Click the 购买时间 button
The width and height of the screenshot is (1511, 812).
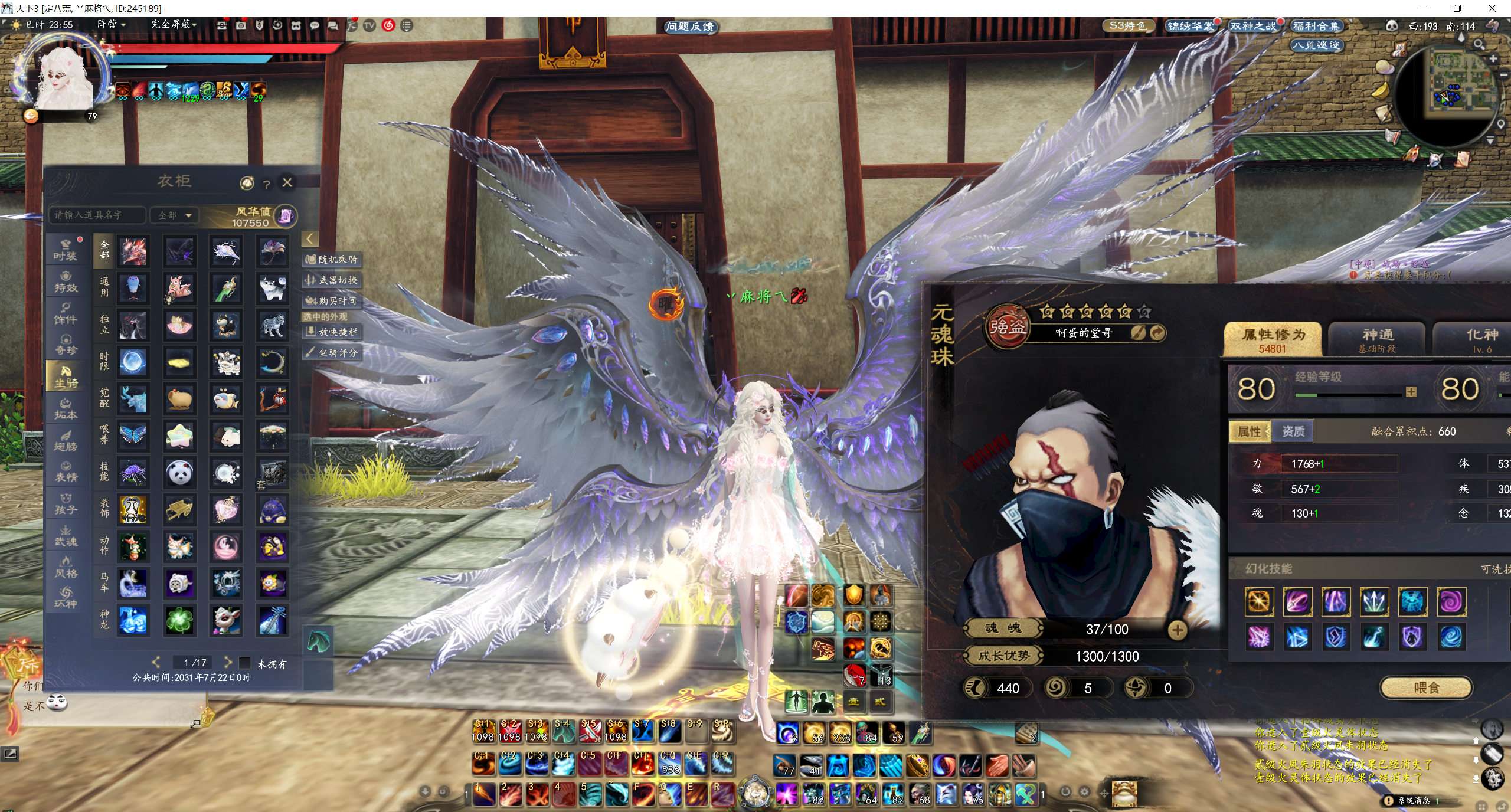pyautogui.click(x=332, y=301)
